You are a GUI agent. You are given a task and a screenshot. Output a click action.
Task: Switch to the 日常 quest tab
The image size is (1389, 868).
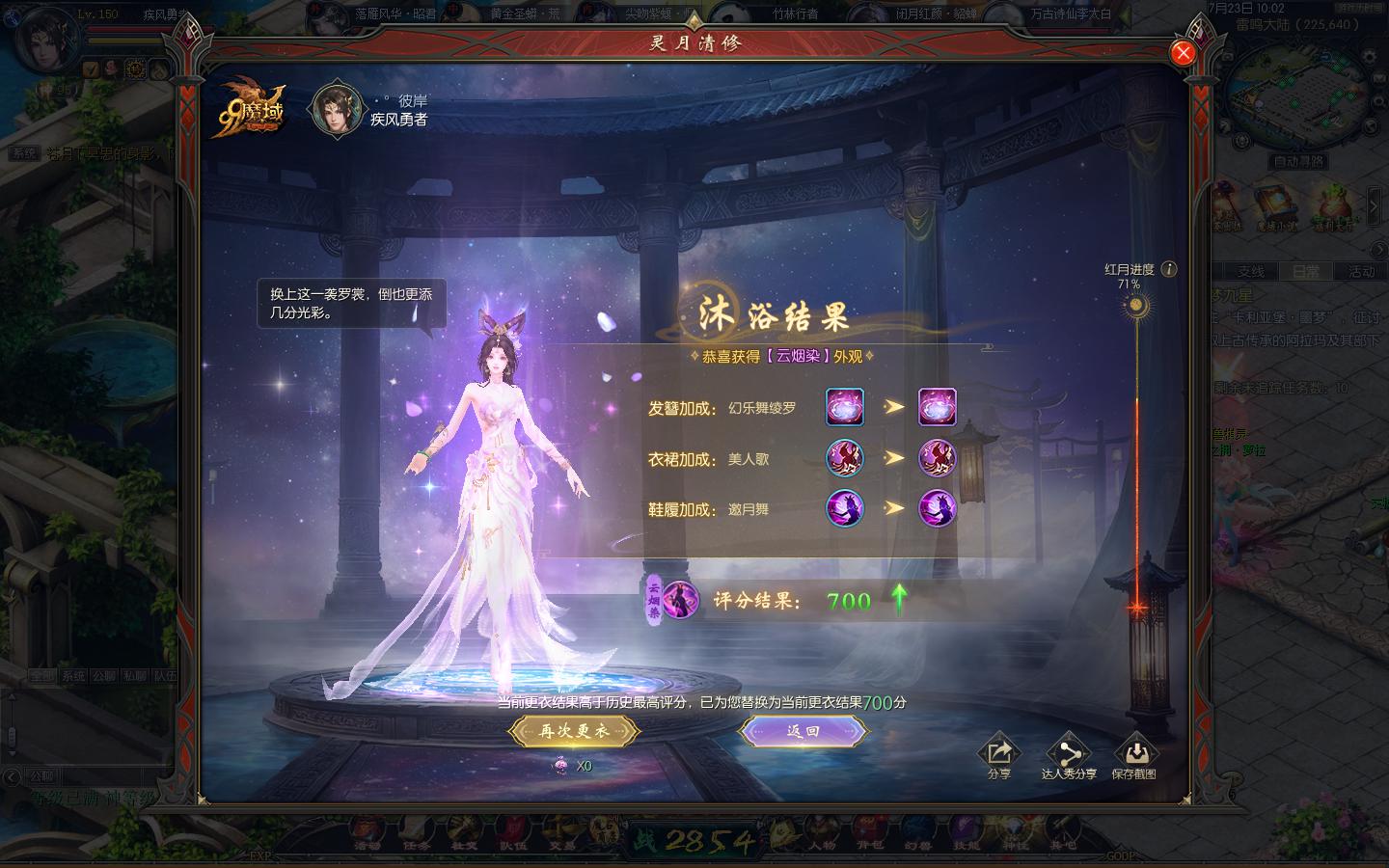1306,272
